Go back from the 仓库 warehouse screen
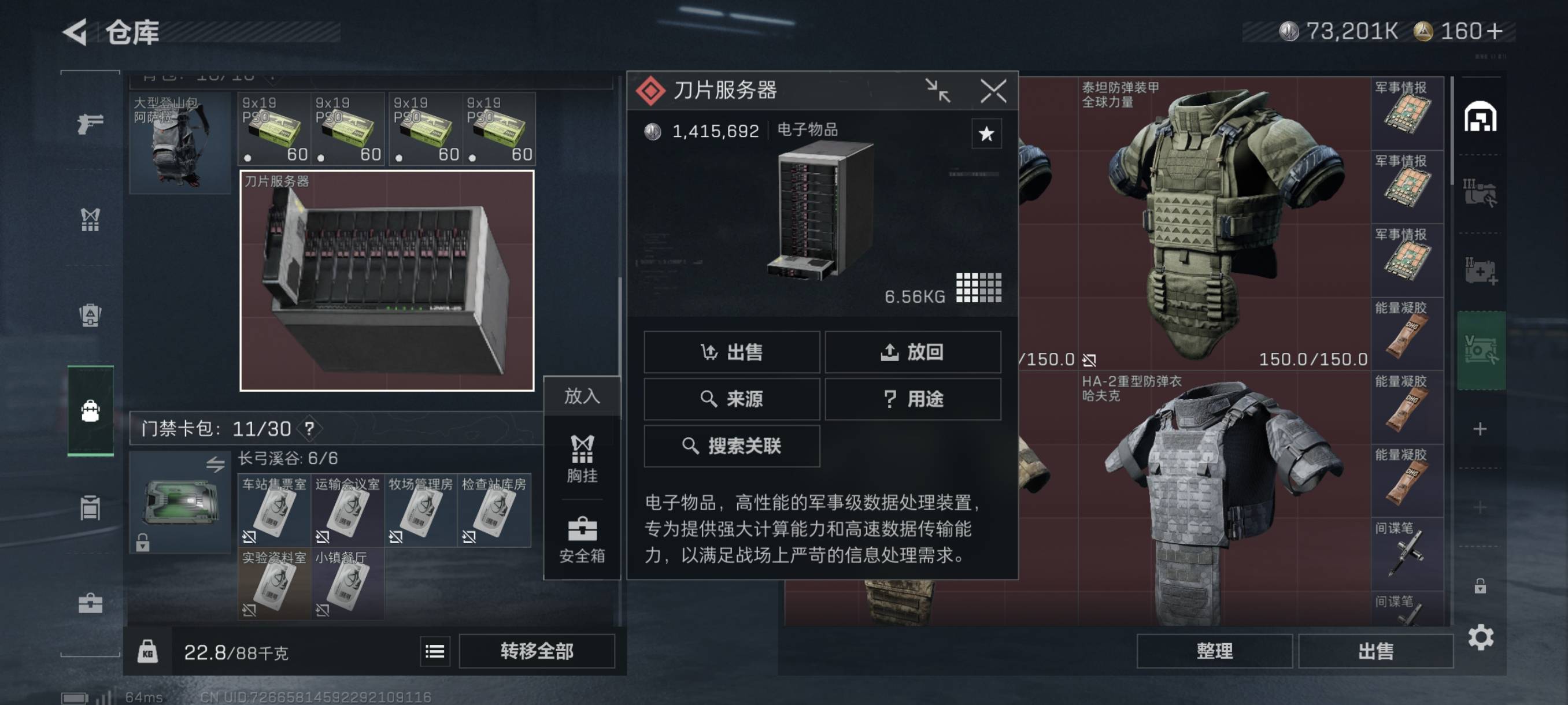The image size is (1568, 705). [76, 32]
